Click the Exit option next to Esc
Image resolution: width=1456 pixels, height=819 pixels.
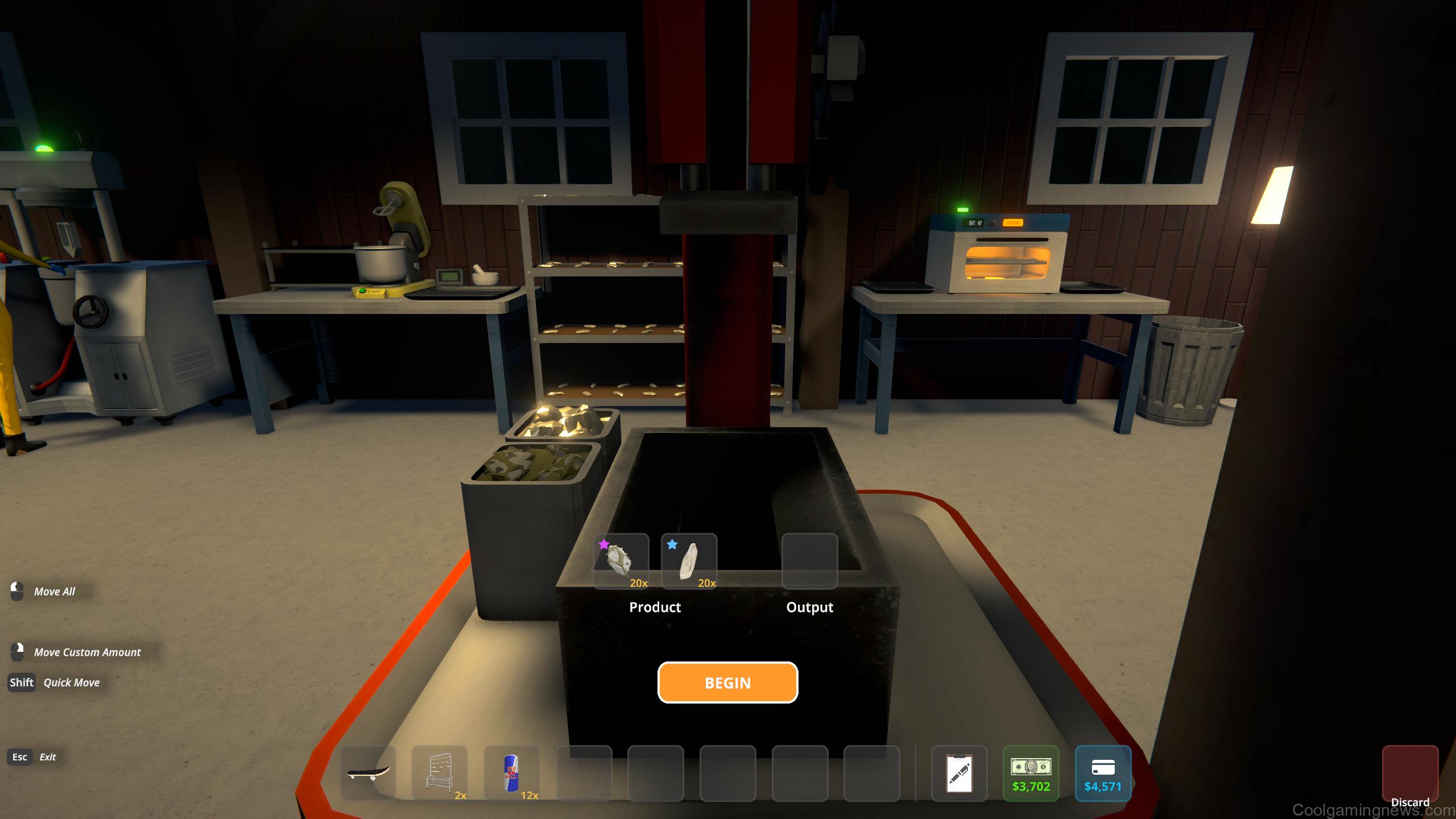[x=48, y=757]
